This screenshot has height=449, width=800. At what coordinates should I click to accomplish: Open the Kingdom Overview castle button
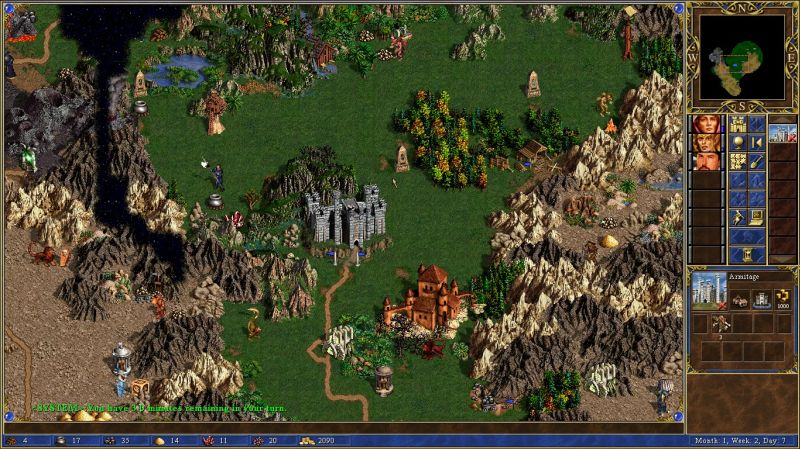click(x=737, y=125)
